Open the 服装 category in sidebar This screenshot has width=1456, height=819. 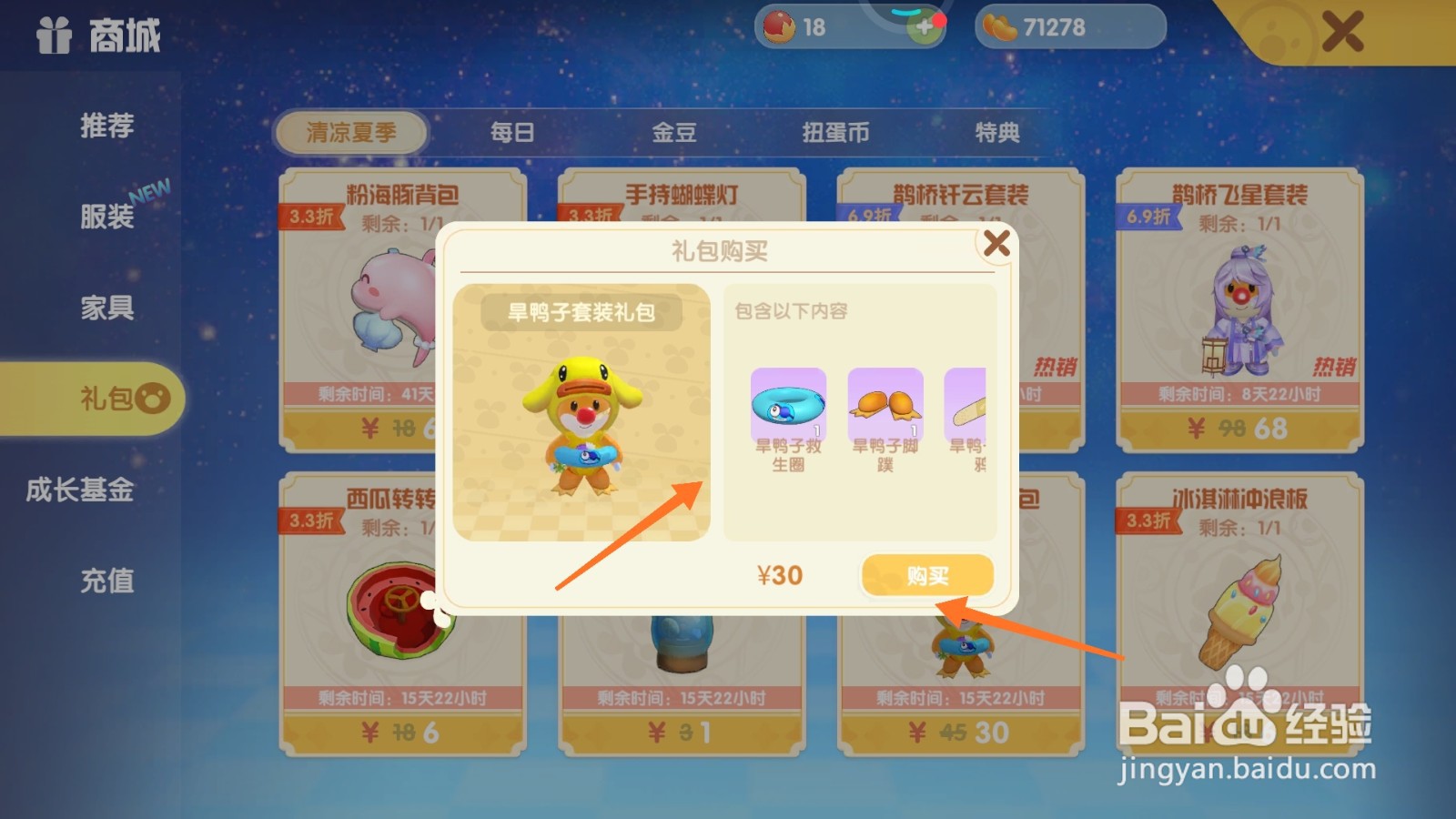[107, 217]
